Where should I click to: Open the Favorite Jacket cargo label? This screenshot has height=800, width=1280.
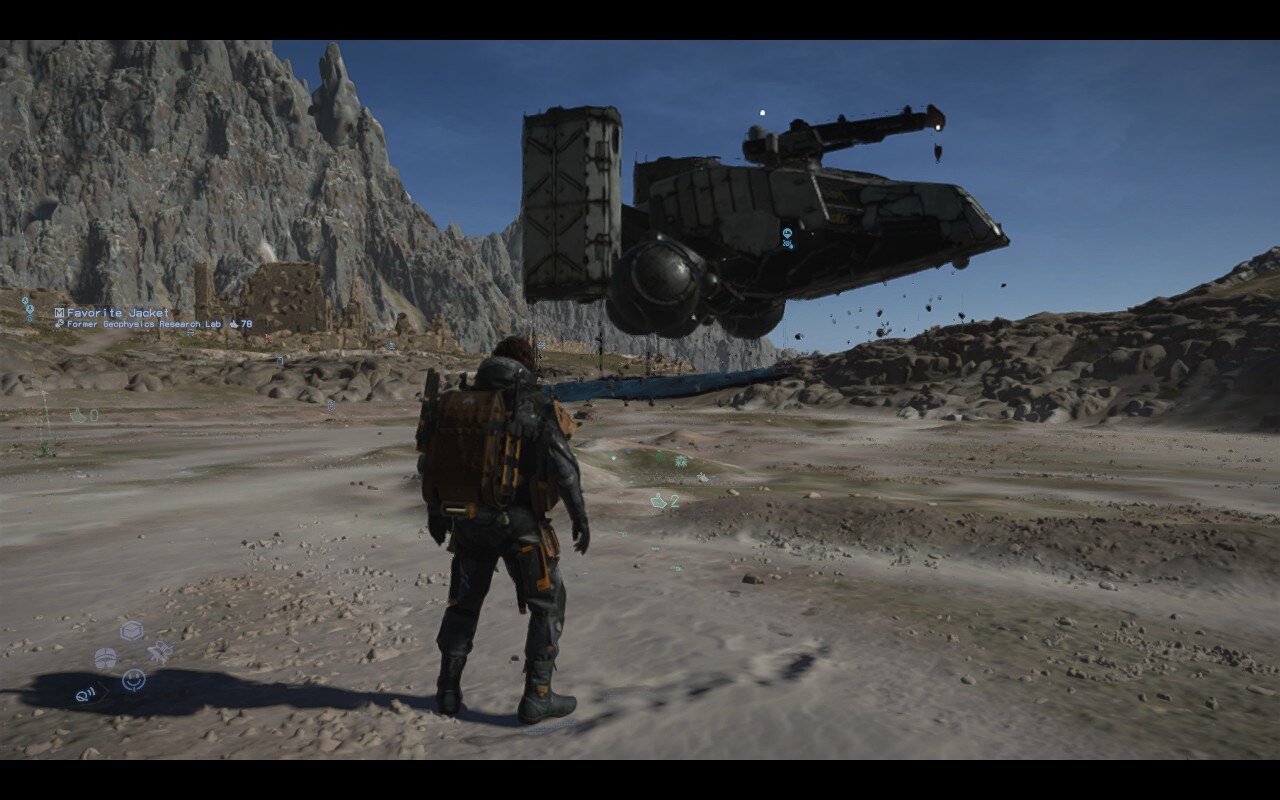[120, 312]
